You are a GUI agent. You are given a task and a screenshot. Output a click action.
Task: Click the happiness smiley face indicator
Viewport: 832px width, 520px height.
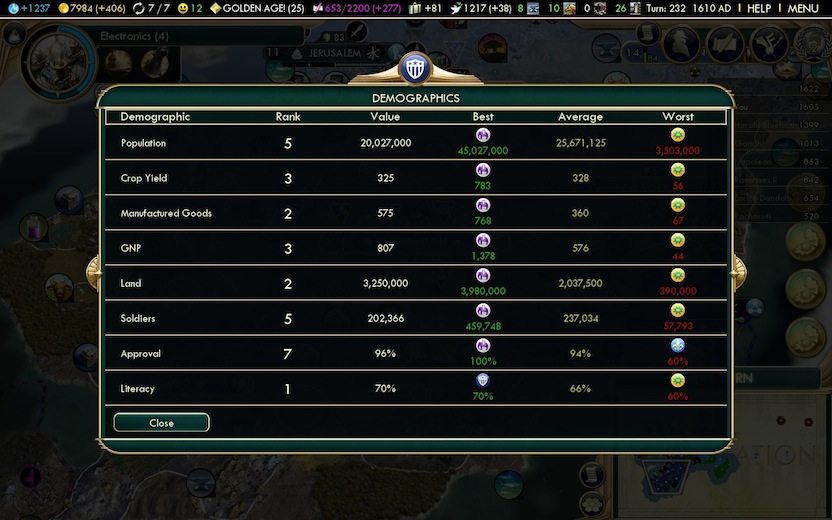point(190,8)
